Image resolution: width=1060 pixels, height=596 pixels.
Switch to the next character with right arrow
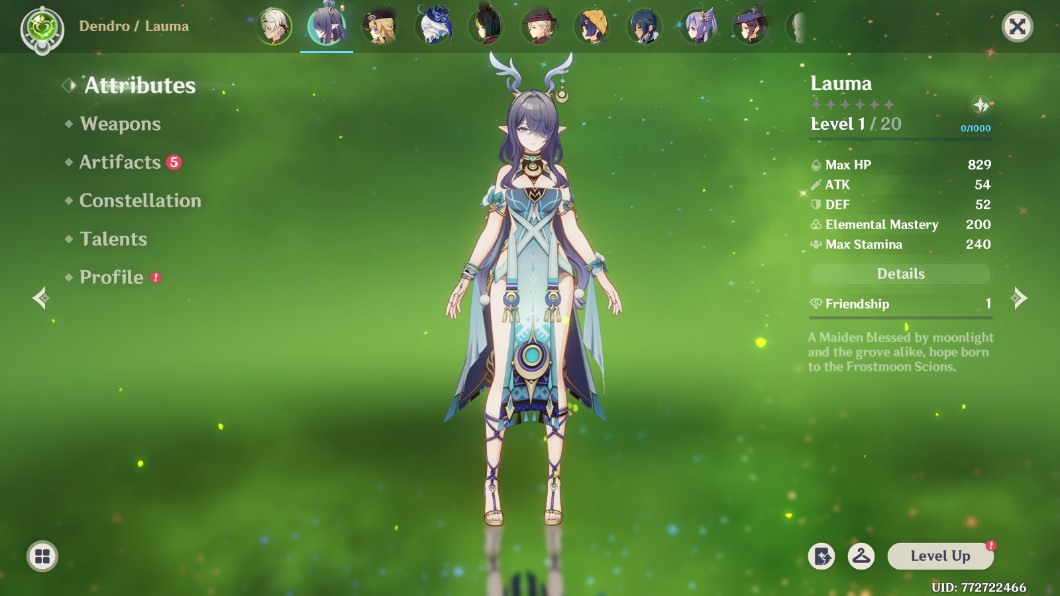pyautogui.click(x=1019, y=298)
